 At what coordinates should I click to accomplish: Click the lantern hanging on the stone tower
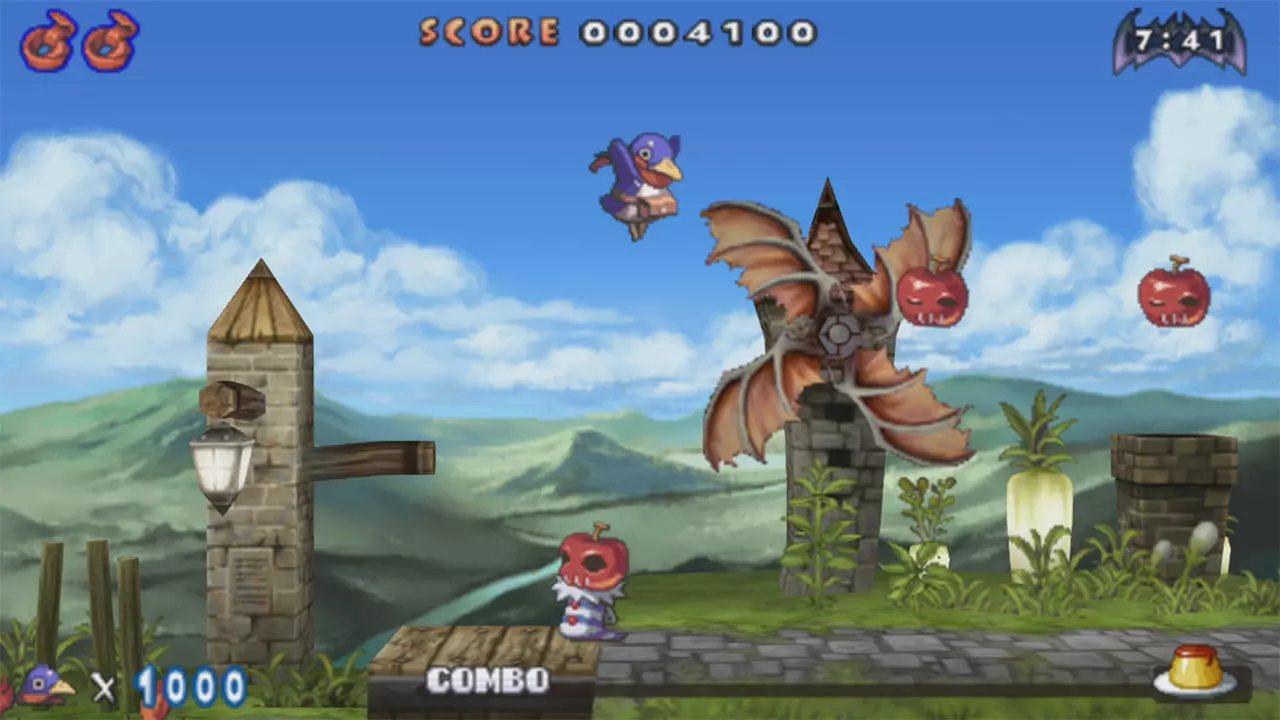click(222, 465)
